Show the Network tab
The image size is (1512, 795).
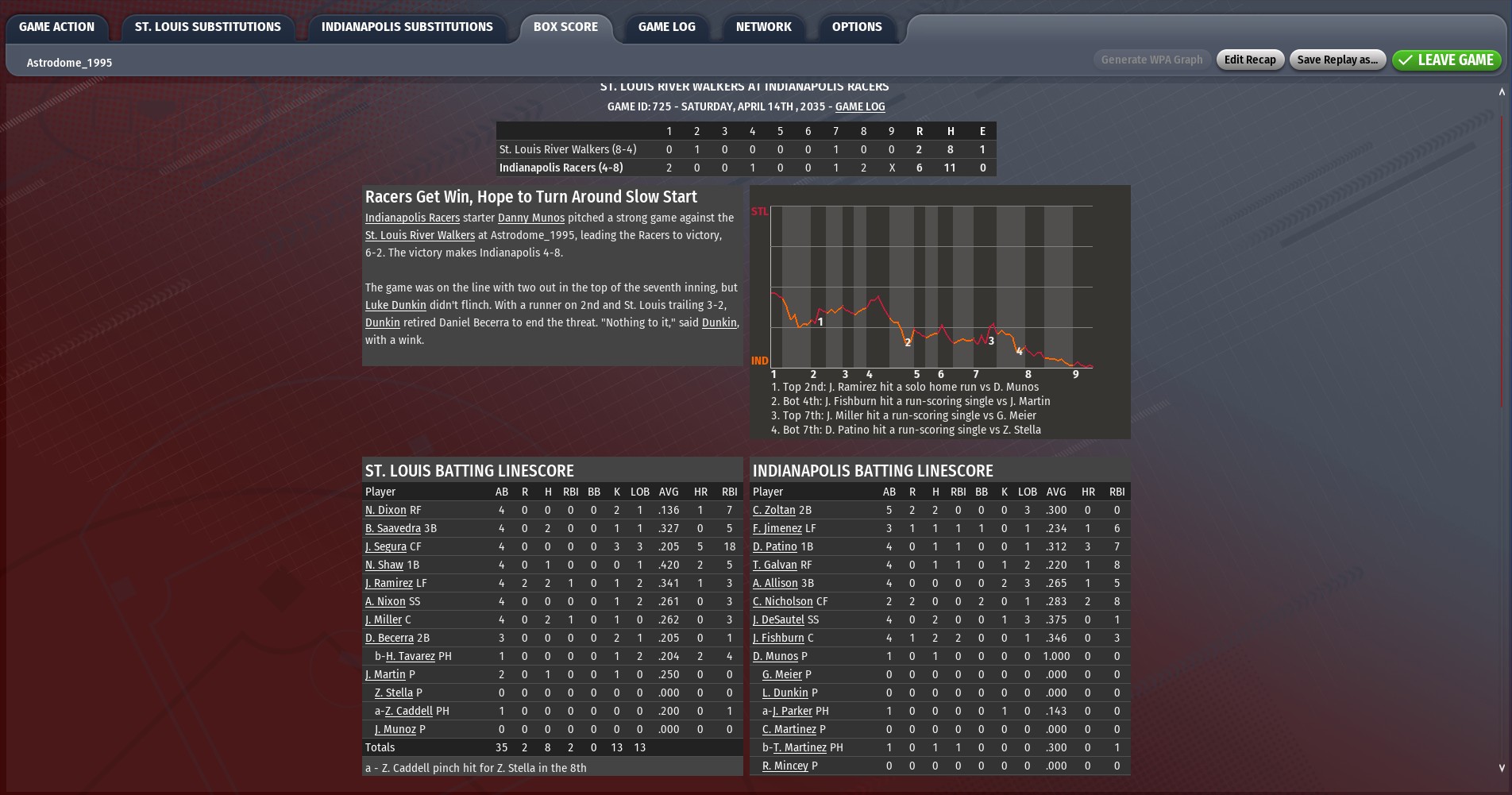[763, 27]
